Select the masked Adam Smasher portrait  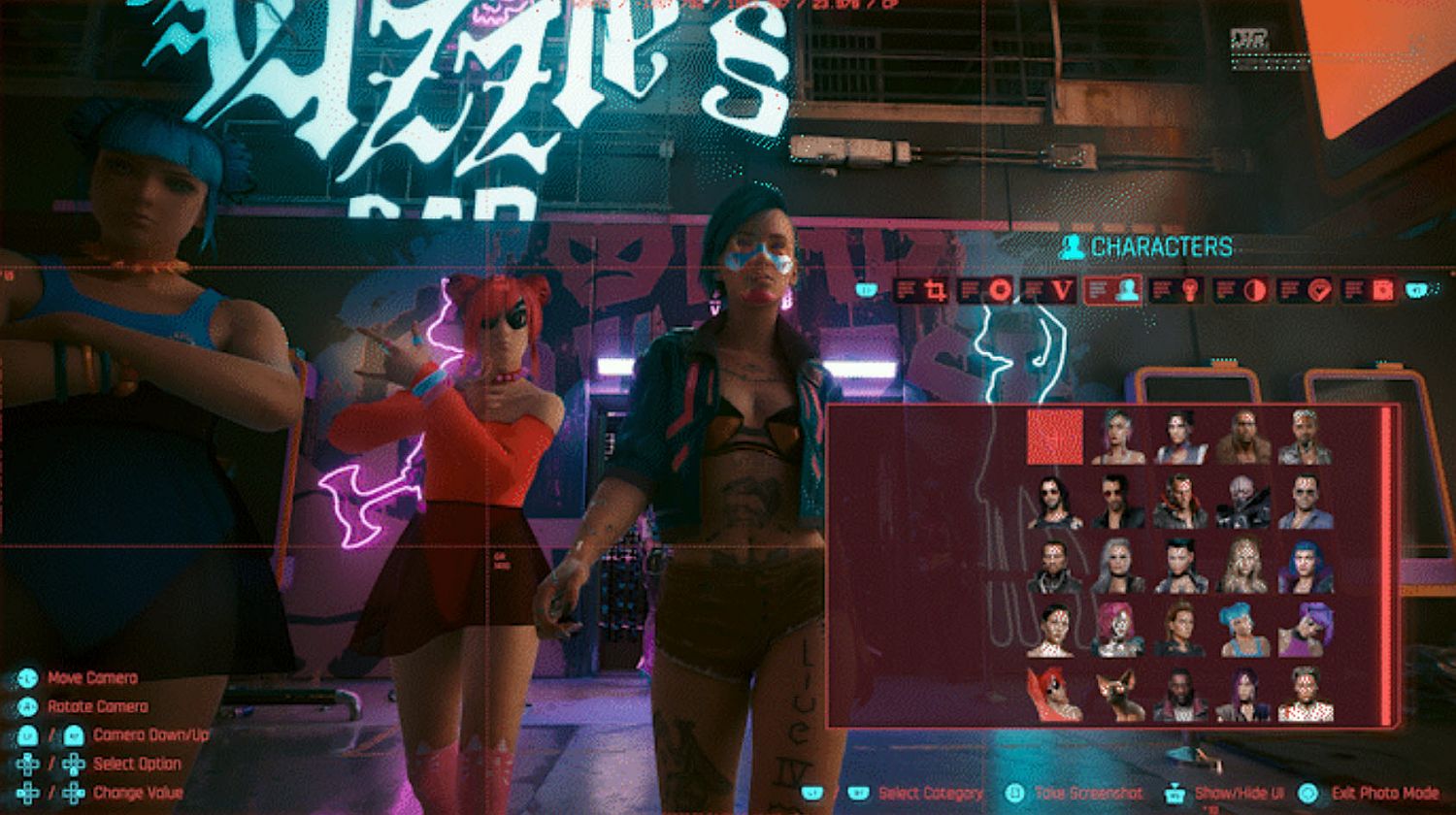[x=1242, y=501]
